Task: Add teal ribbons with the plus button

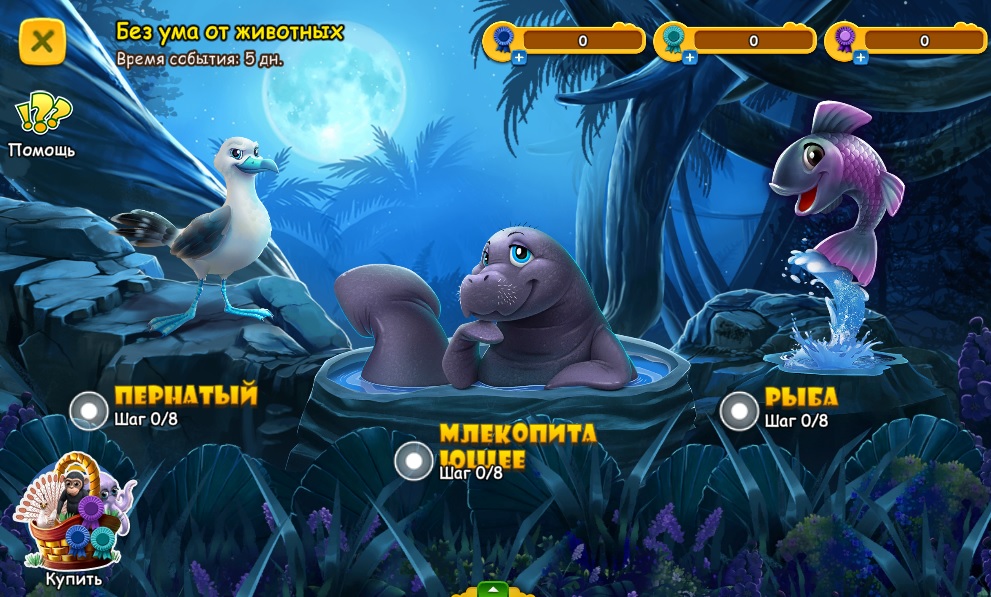Action: coord(690,58)
